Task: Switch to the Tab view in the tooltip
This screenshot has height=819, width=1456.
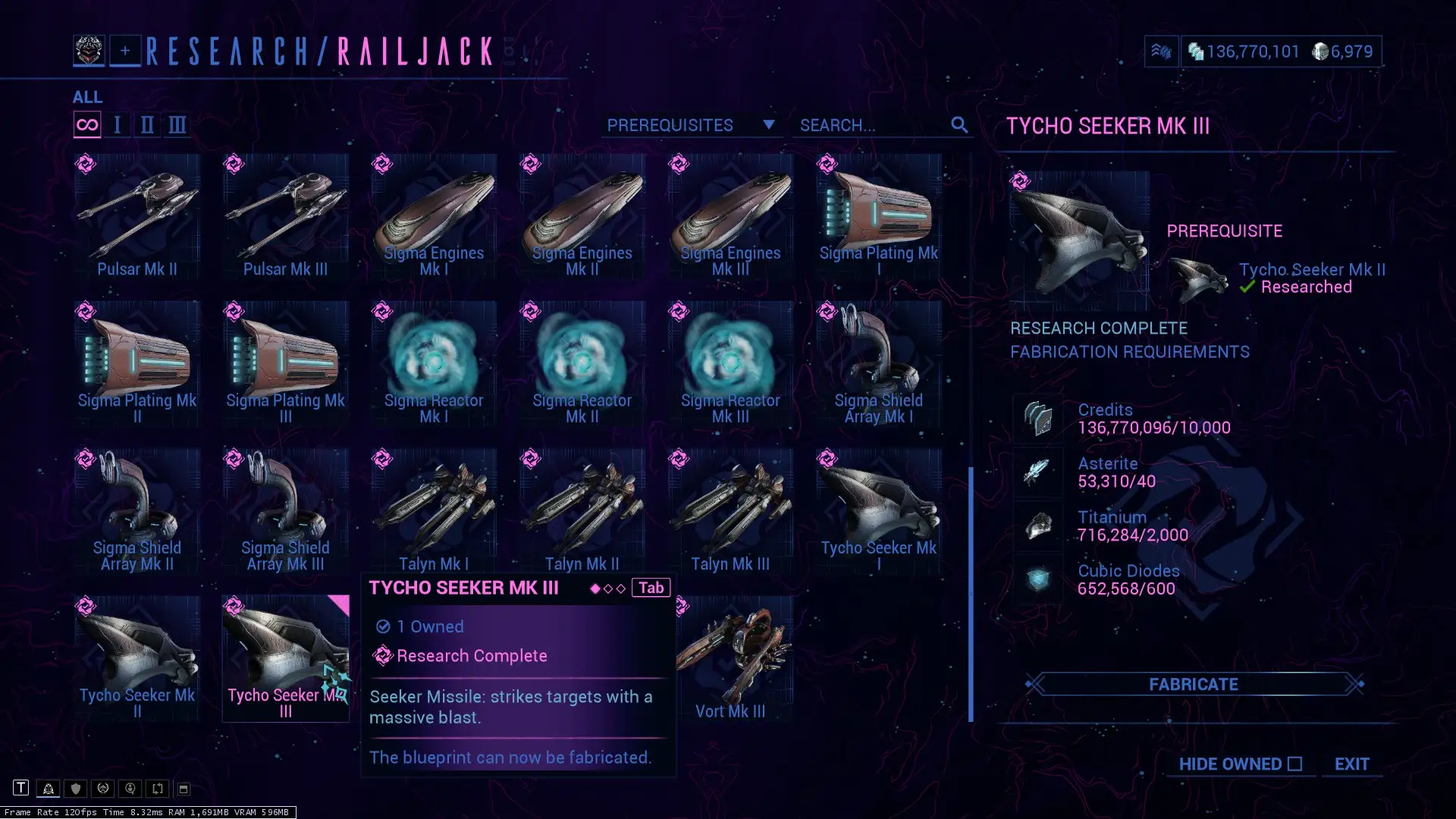Action: [651, 587]
